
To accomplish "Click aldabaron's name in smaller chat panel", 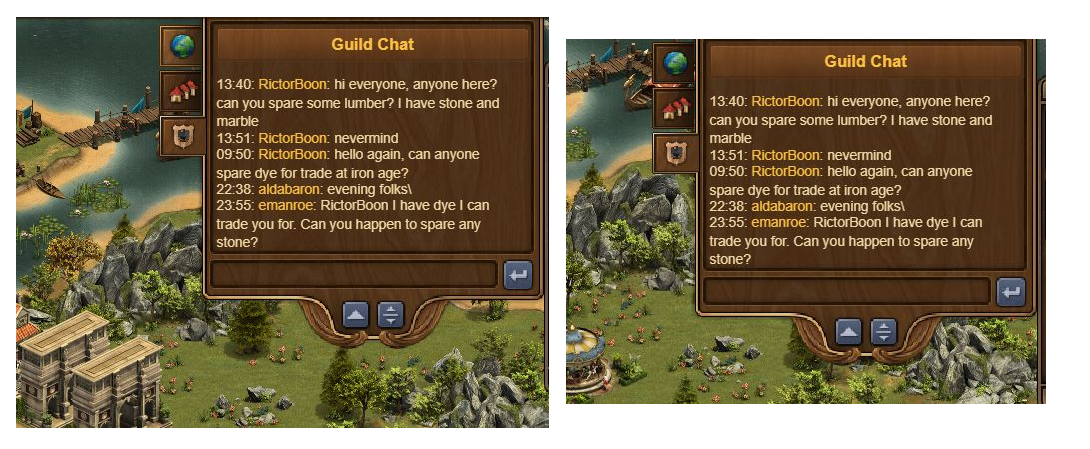I will pyautogui.click(x=783, y=206).
